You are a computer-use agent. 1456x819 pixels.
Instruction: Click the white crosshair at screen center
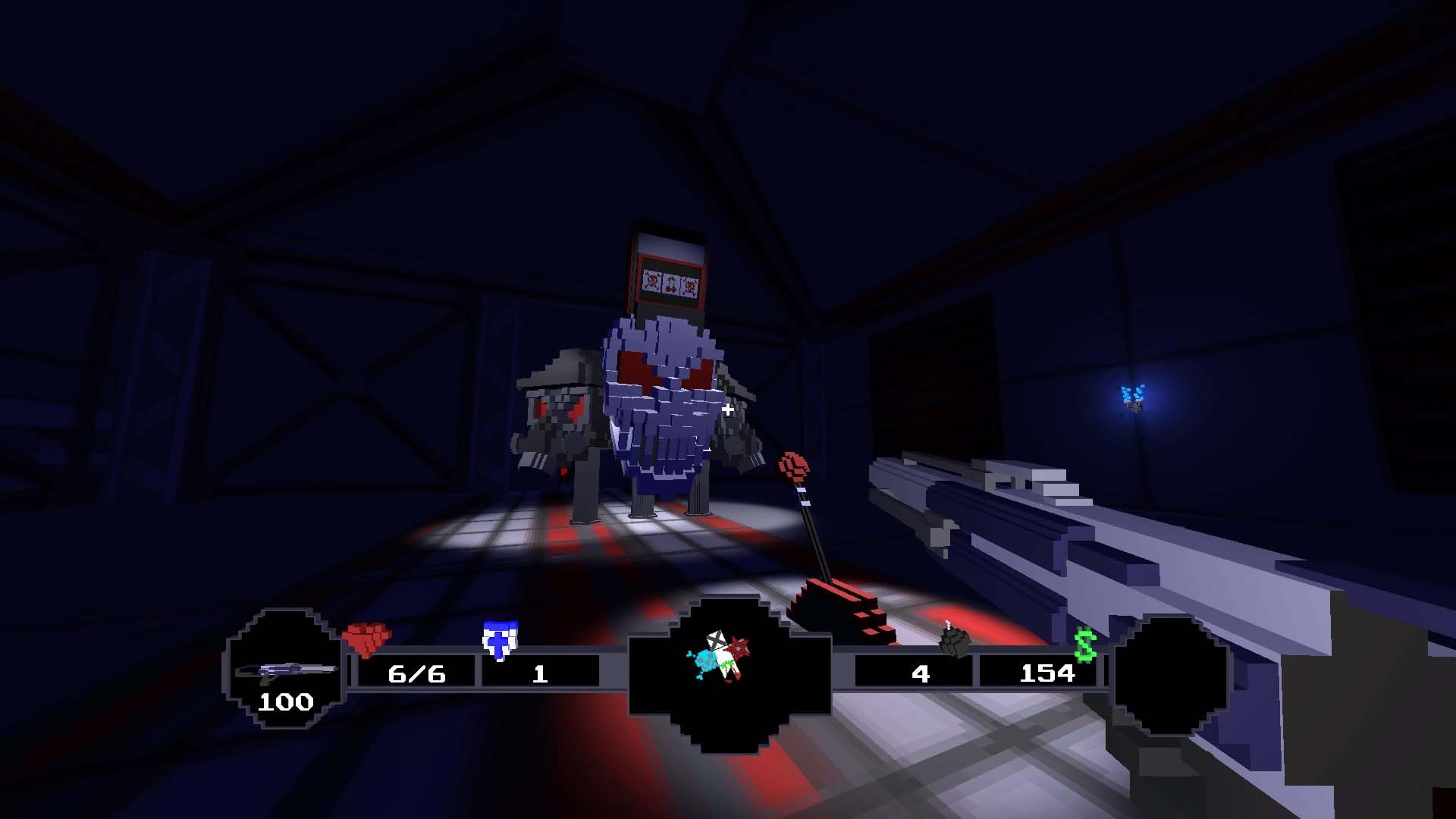click(727, 409)
